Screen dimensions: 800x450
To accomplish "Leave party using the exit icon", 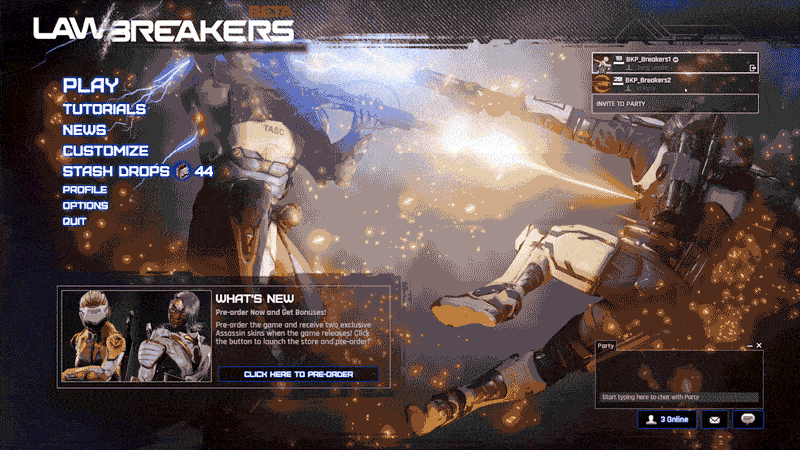I will [751, 68].
